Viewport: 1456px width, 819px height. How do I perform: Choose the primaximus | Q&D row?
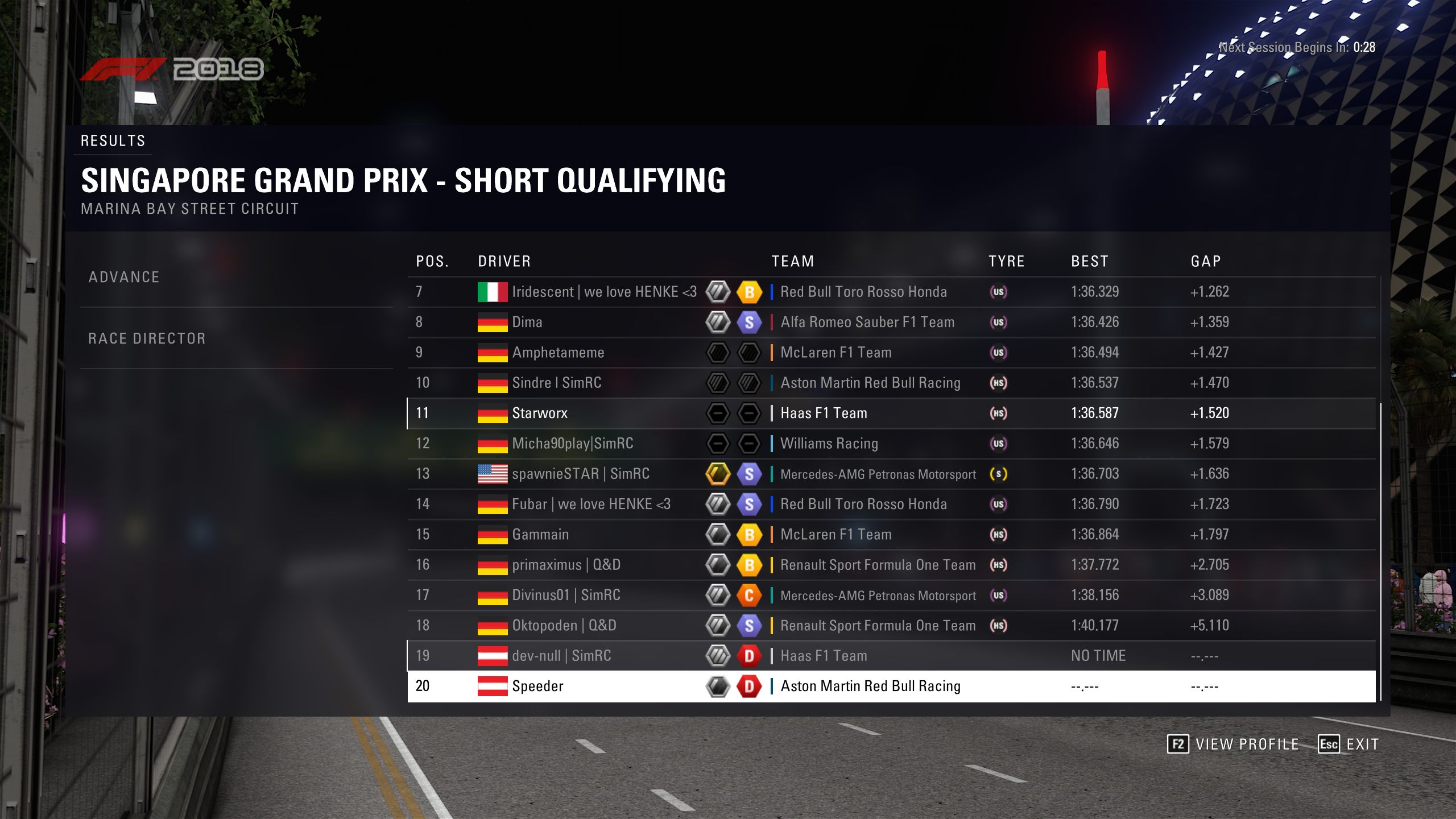pyautogui.click(x=566, y=565)
